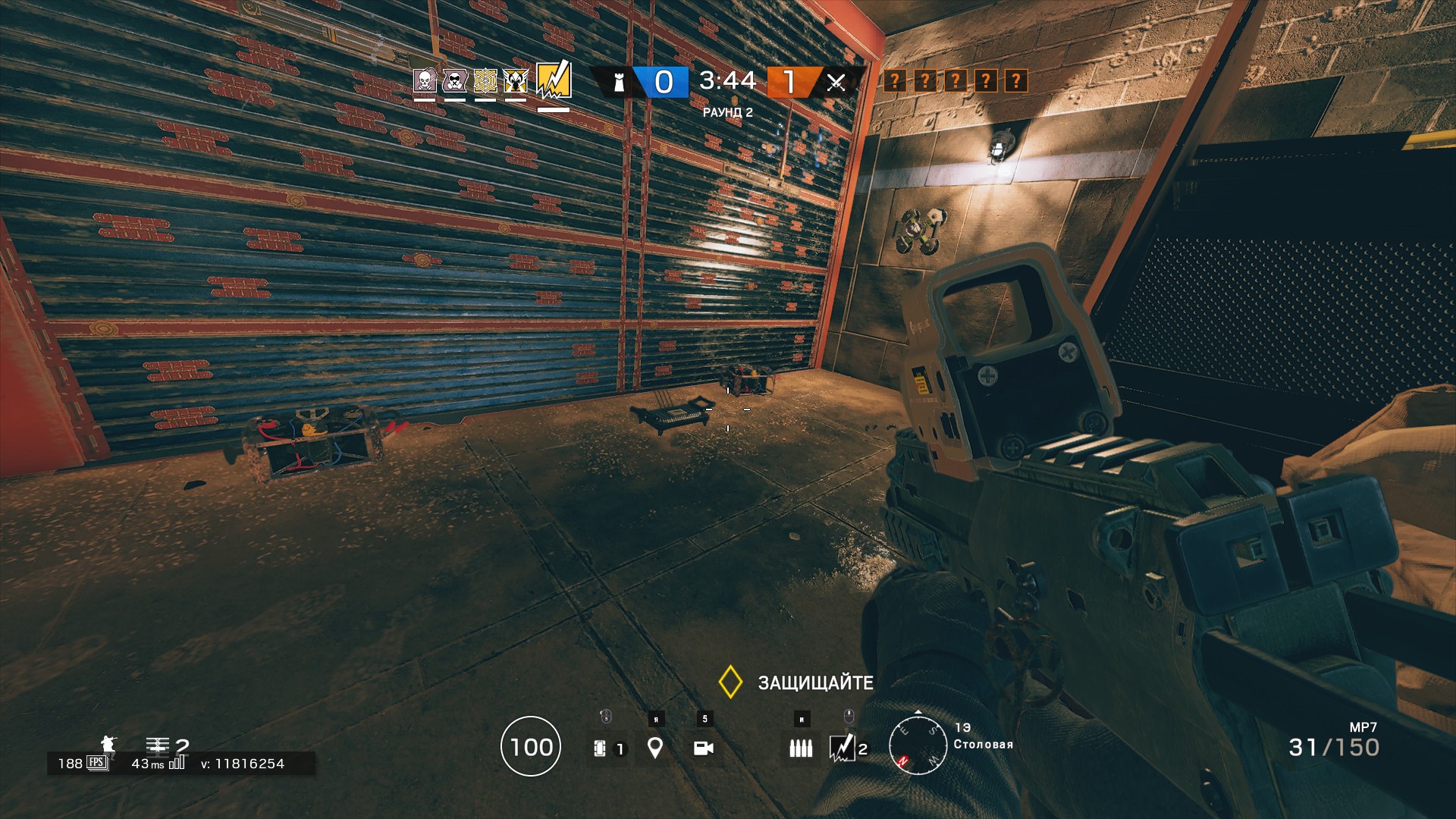This screenshot has height=819, width=1456.
Task: Click the shock wire battery gadget icon
Action: click(x=599, y=748)
